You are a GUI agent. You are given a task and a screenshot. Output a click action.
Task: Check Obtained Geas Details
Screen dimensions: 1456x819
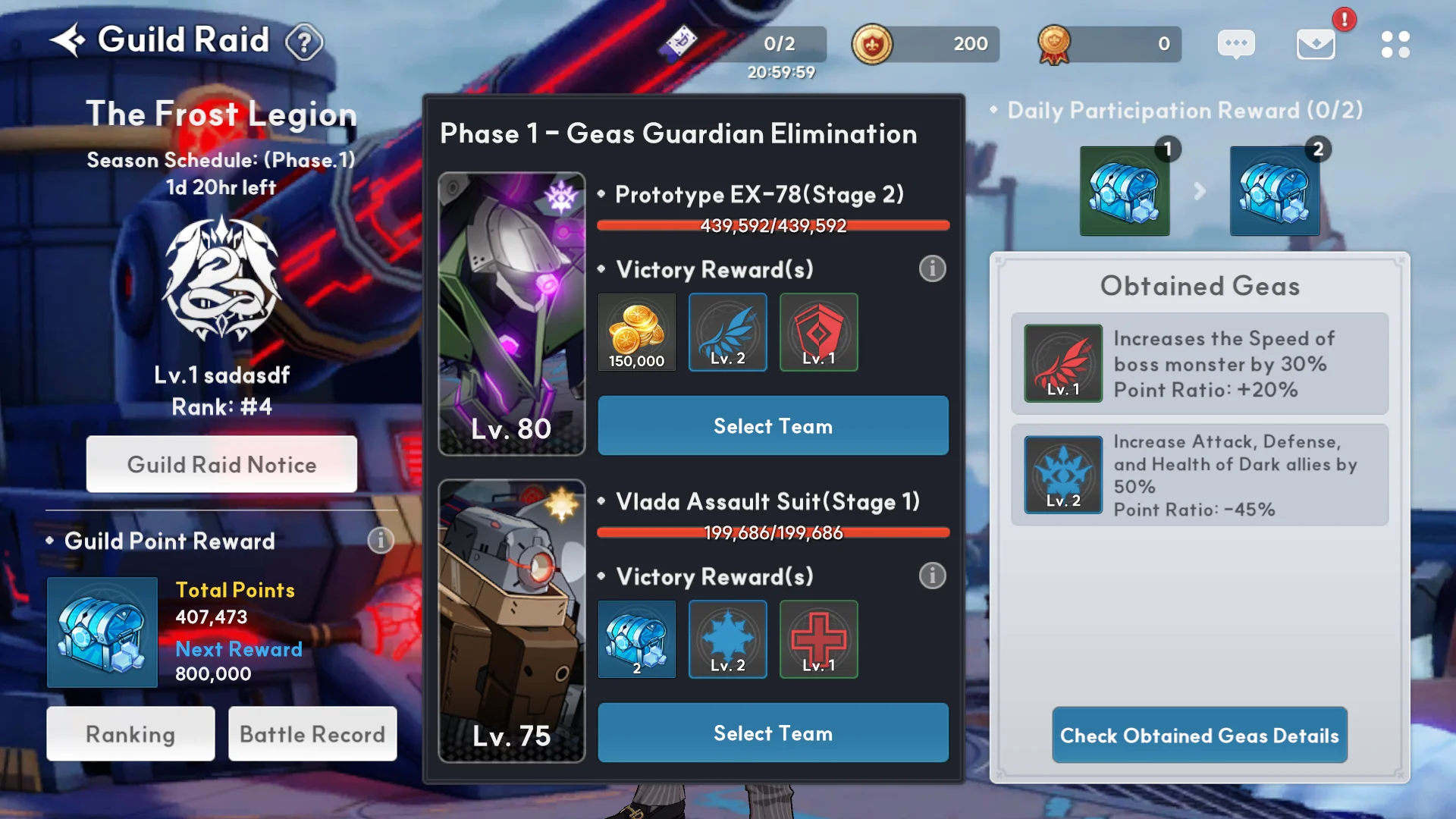pos(1199,736)
